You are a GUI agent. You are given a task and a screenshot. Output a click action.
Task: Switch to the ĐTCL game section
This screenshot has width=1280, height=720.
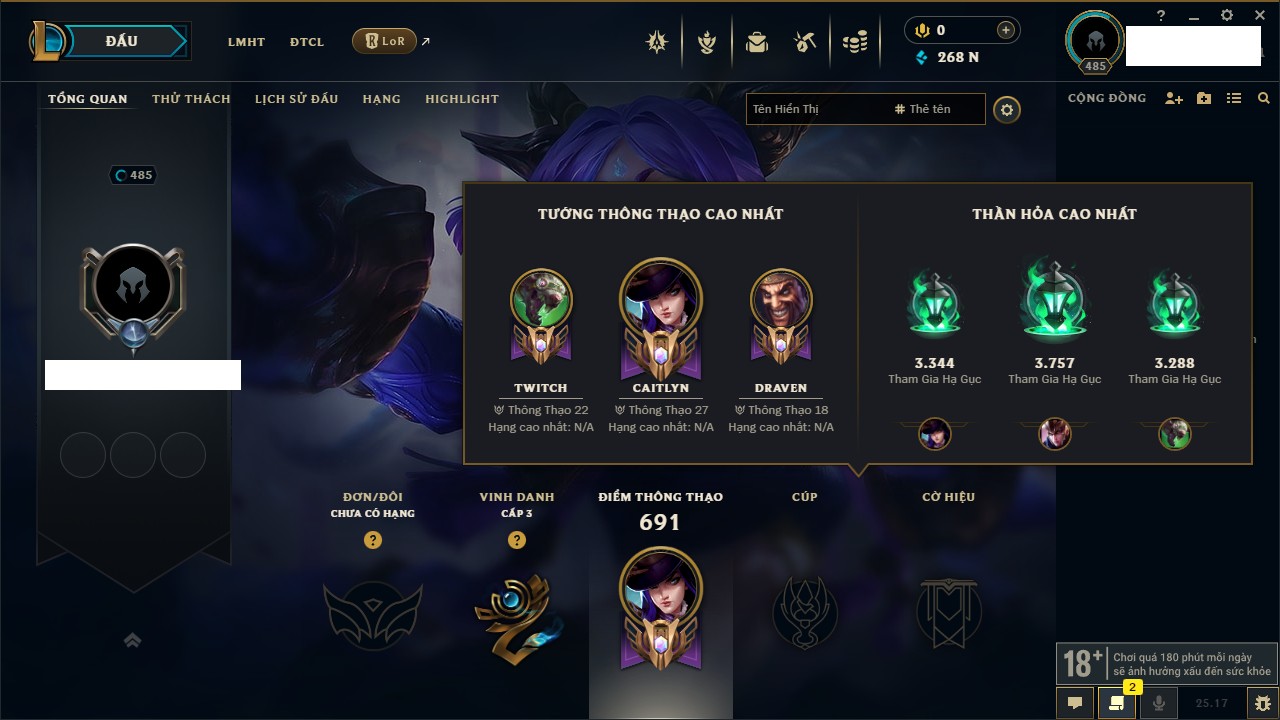click(x=307, y=42)
